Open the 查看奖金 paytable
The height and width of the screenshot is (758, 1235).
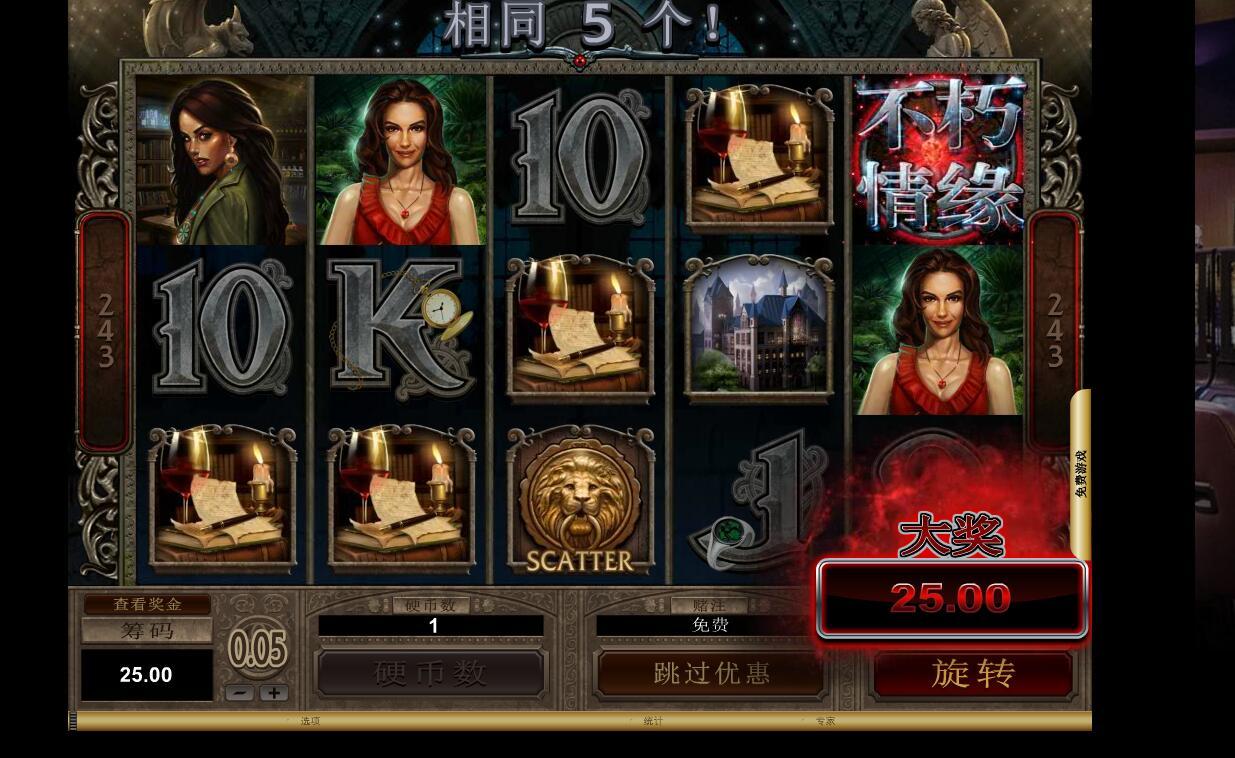click(147, 604)
